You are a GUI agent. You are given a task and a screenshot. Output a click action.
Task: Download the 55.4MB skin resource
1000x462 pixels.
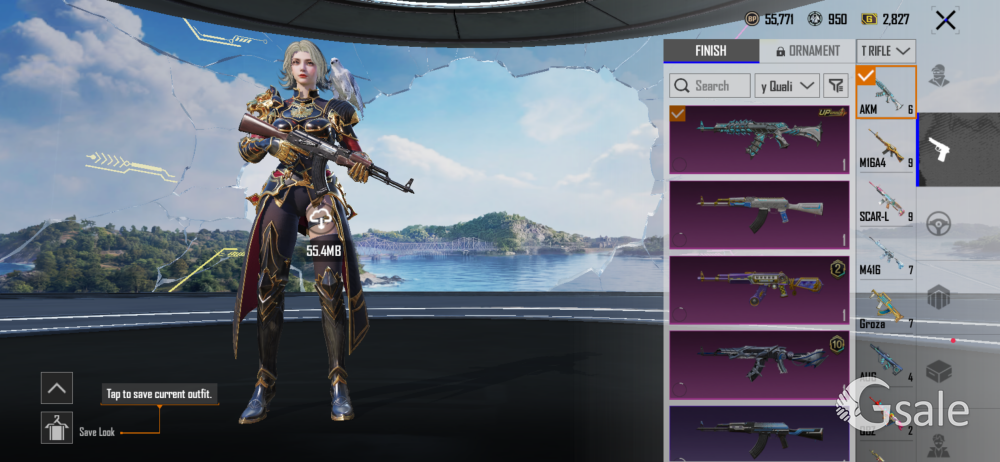click(321, 220)
